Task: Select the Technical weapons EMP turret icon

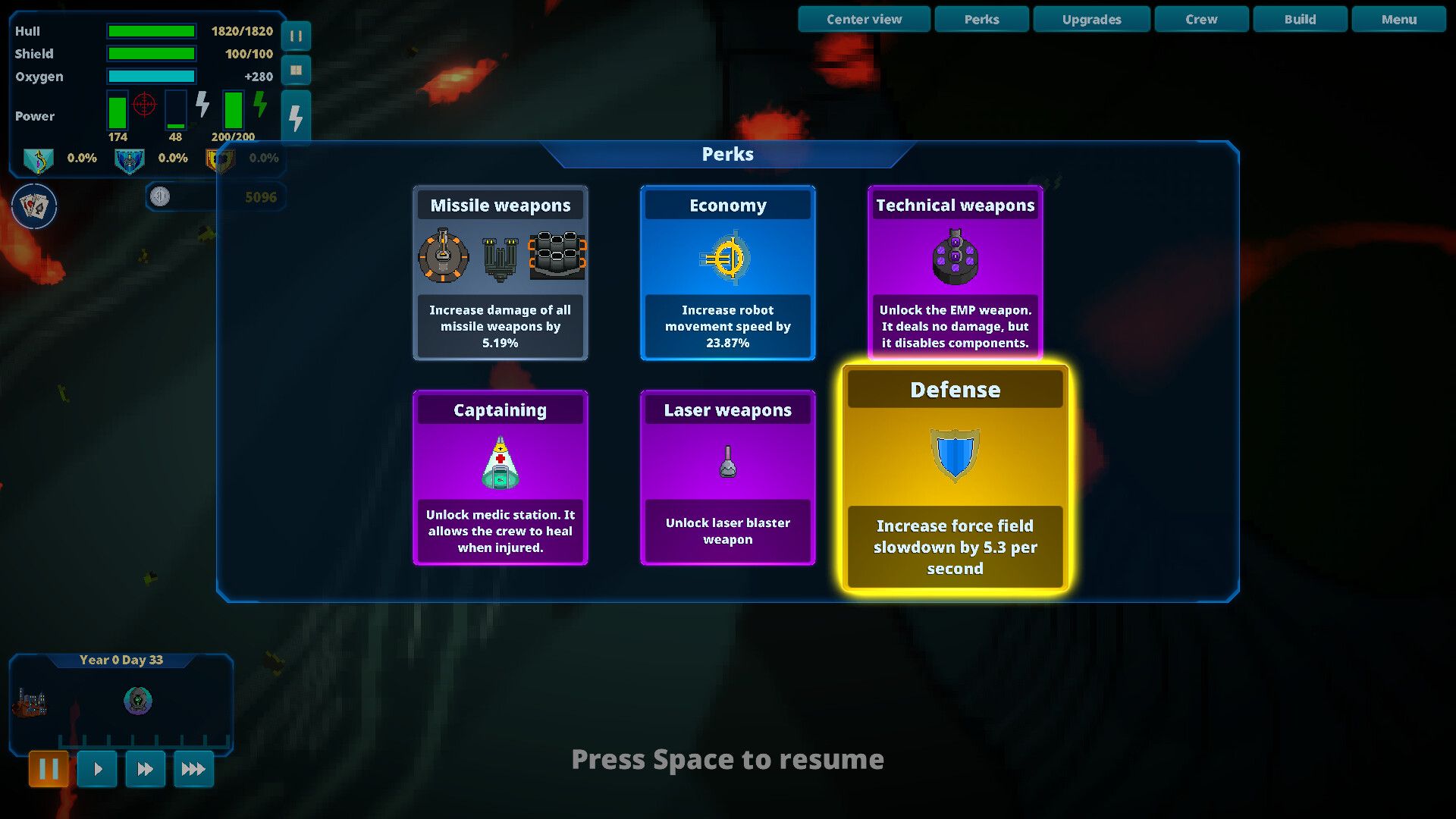Action: click(x=955, y=258)
